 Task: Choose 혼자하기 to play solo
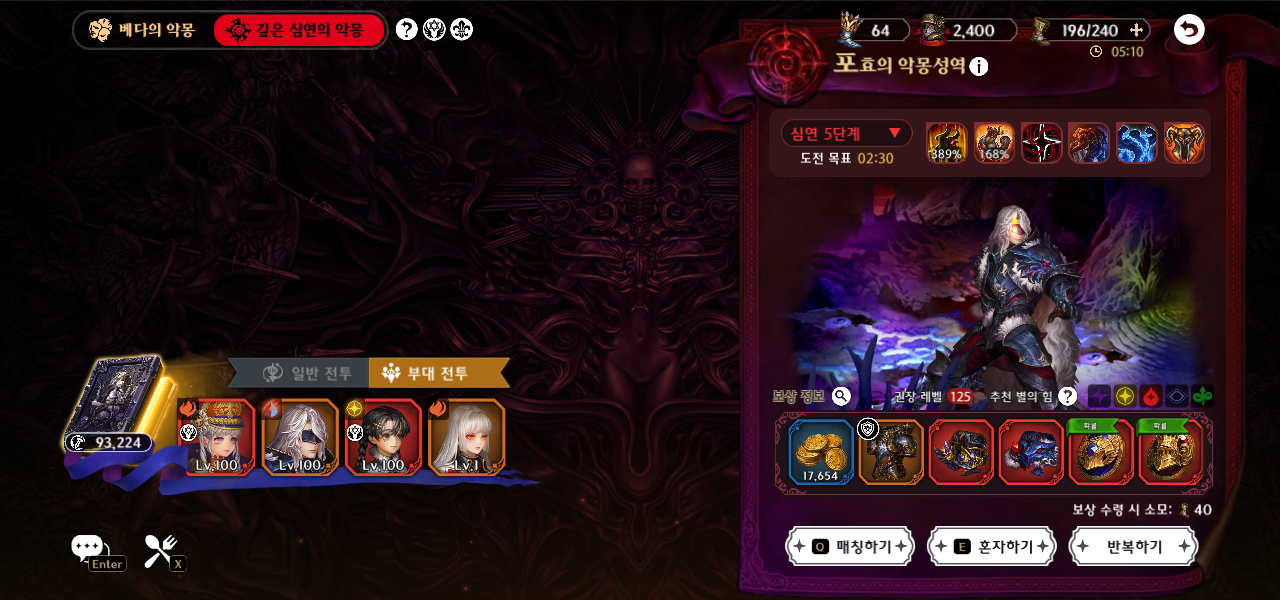992,547
